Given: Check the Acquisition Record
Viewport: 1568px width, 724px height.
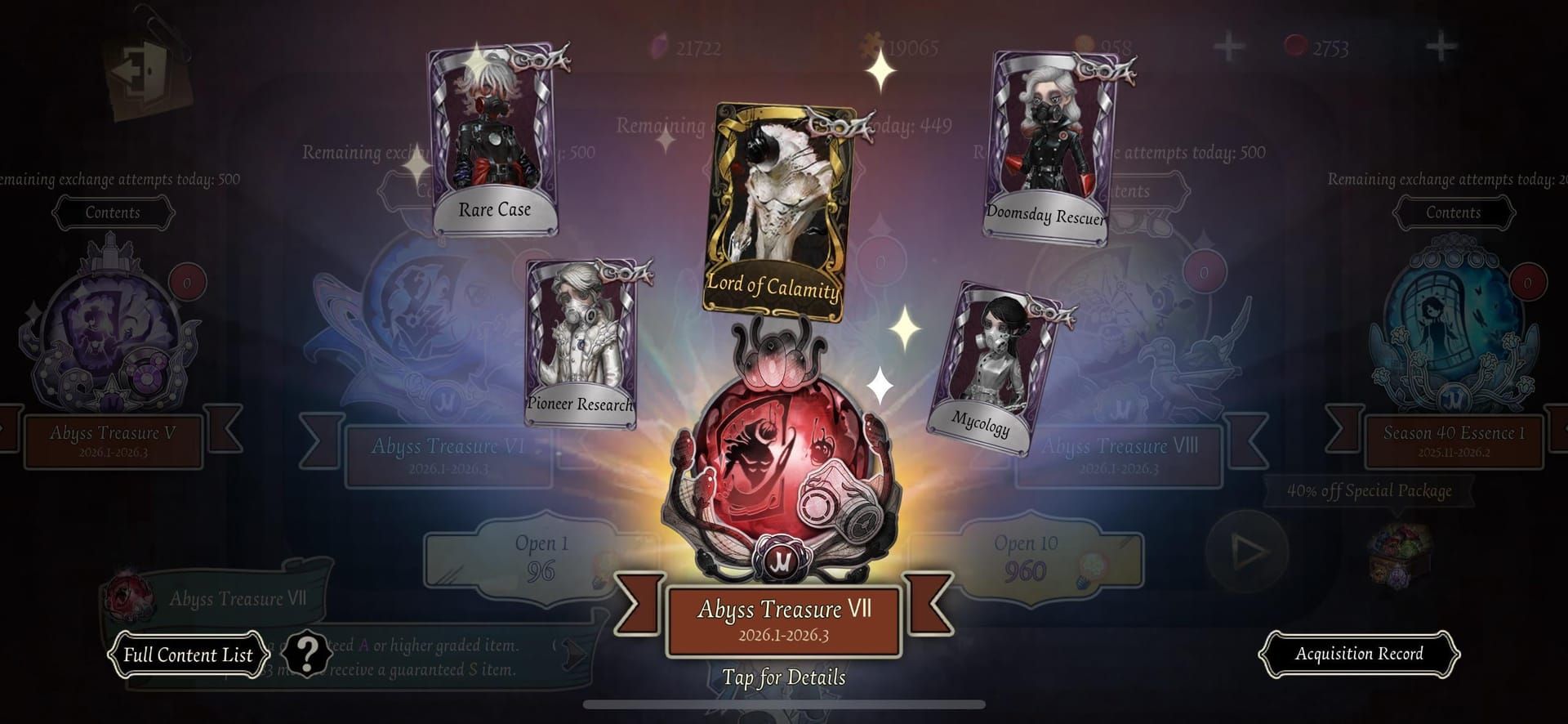Looking at the screenshot, I should 1359,654.
